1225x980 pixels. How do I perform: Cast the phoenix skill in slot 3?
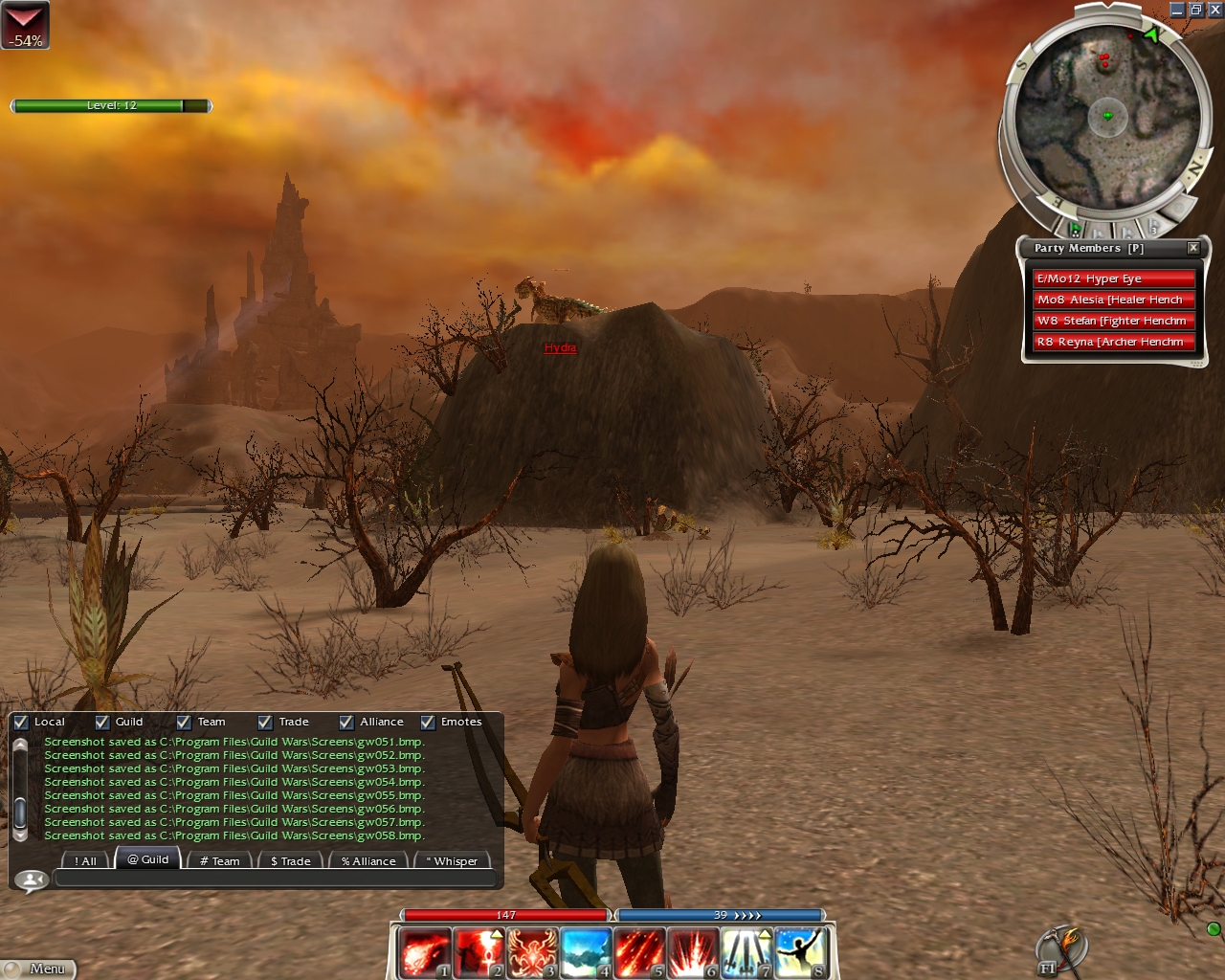531,953
